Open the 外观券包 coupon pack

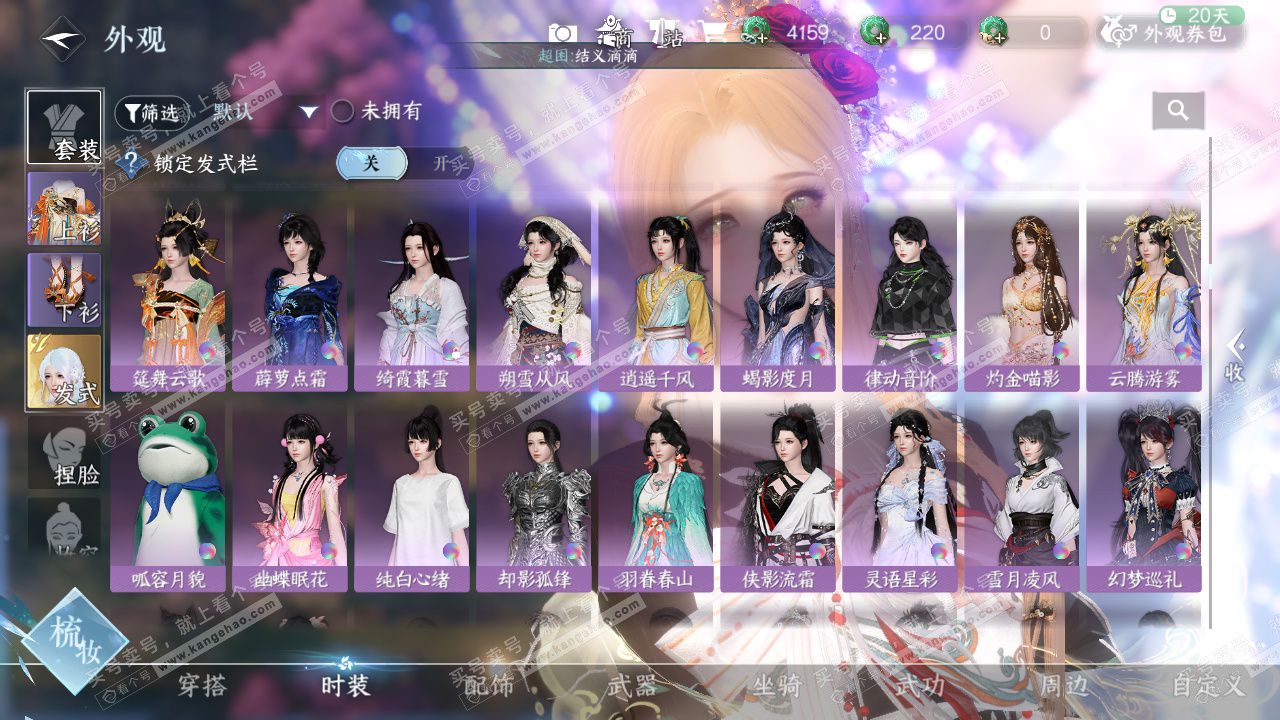[x=1172, y=33]
